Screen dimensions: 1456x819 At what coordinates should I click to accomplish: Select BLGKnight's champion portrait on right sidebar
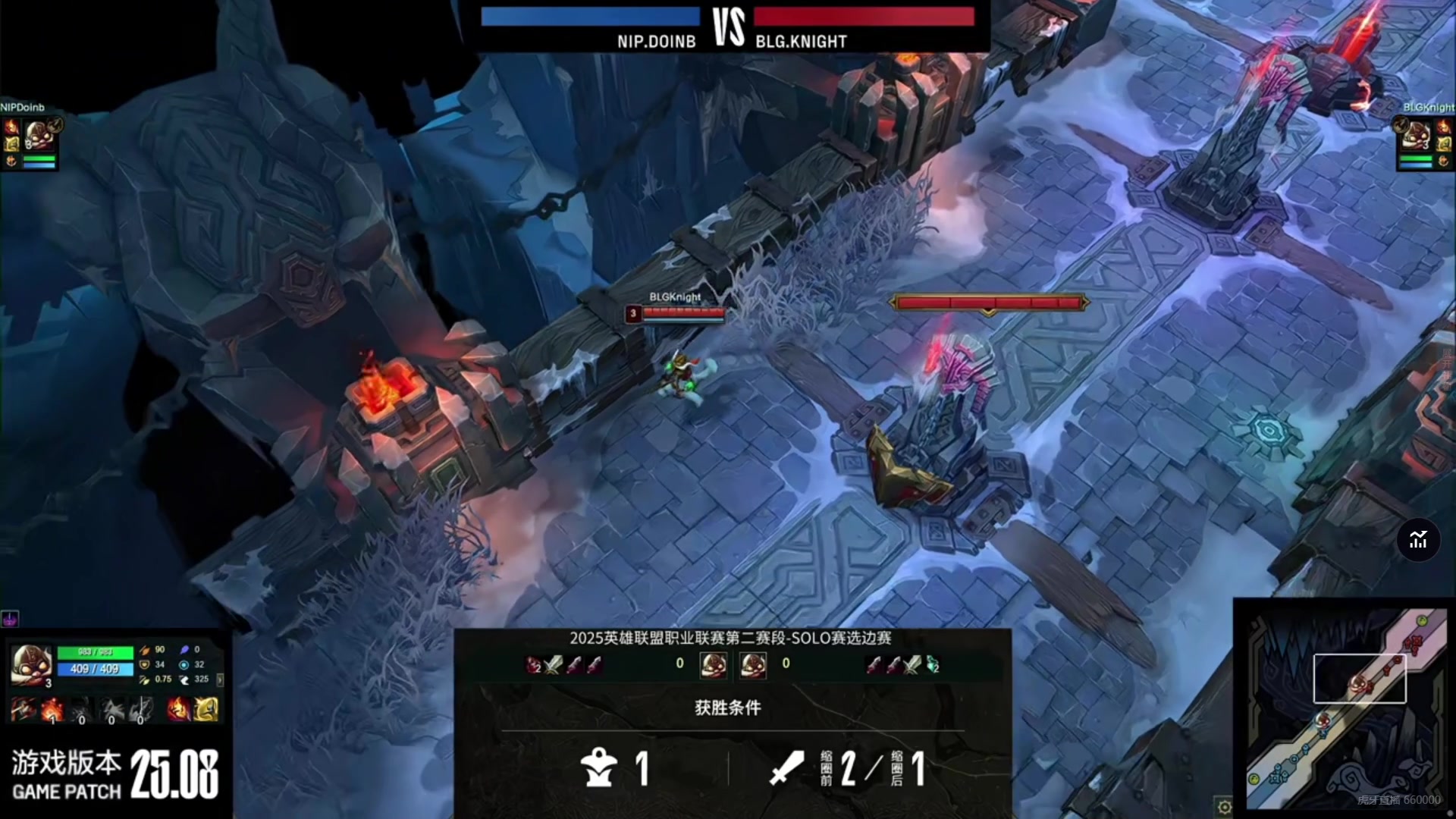click(x=1416, y=135)
